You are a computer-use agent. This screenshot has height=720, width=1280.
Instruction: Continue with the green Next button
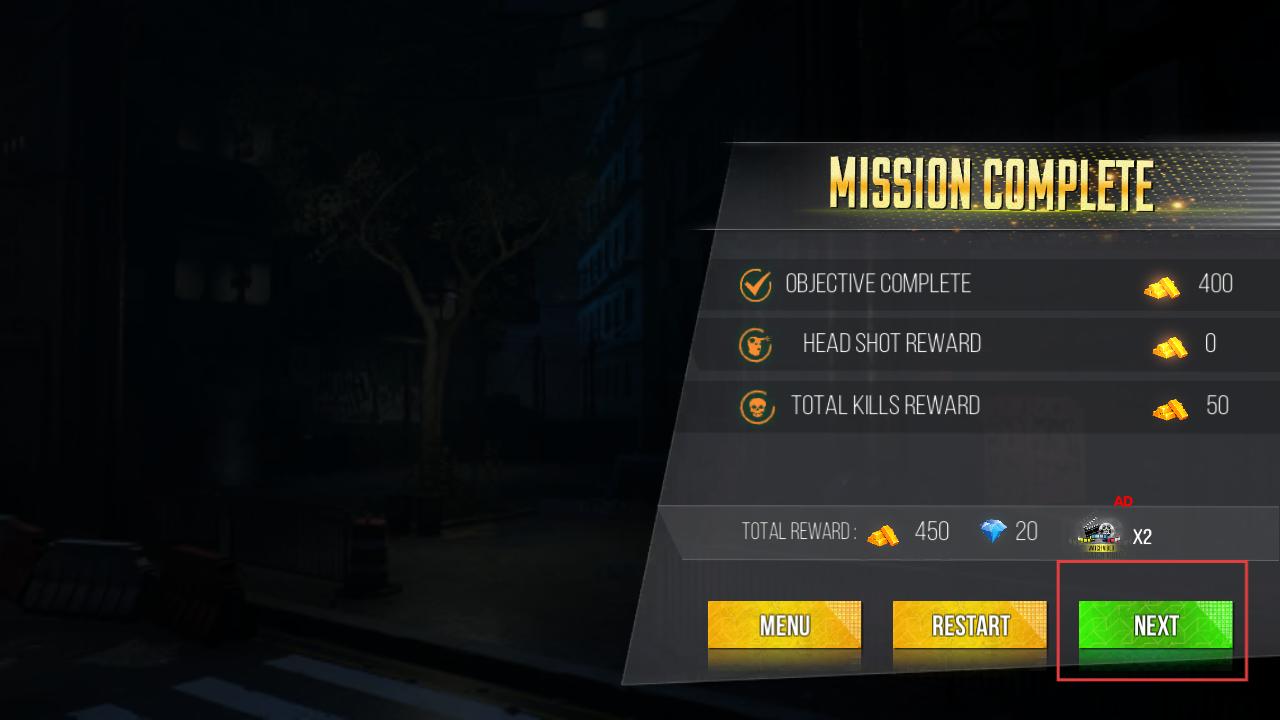coord(1155,625)
